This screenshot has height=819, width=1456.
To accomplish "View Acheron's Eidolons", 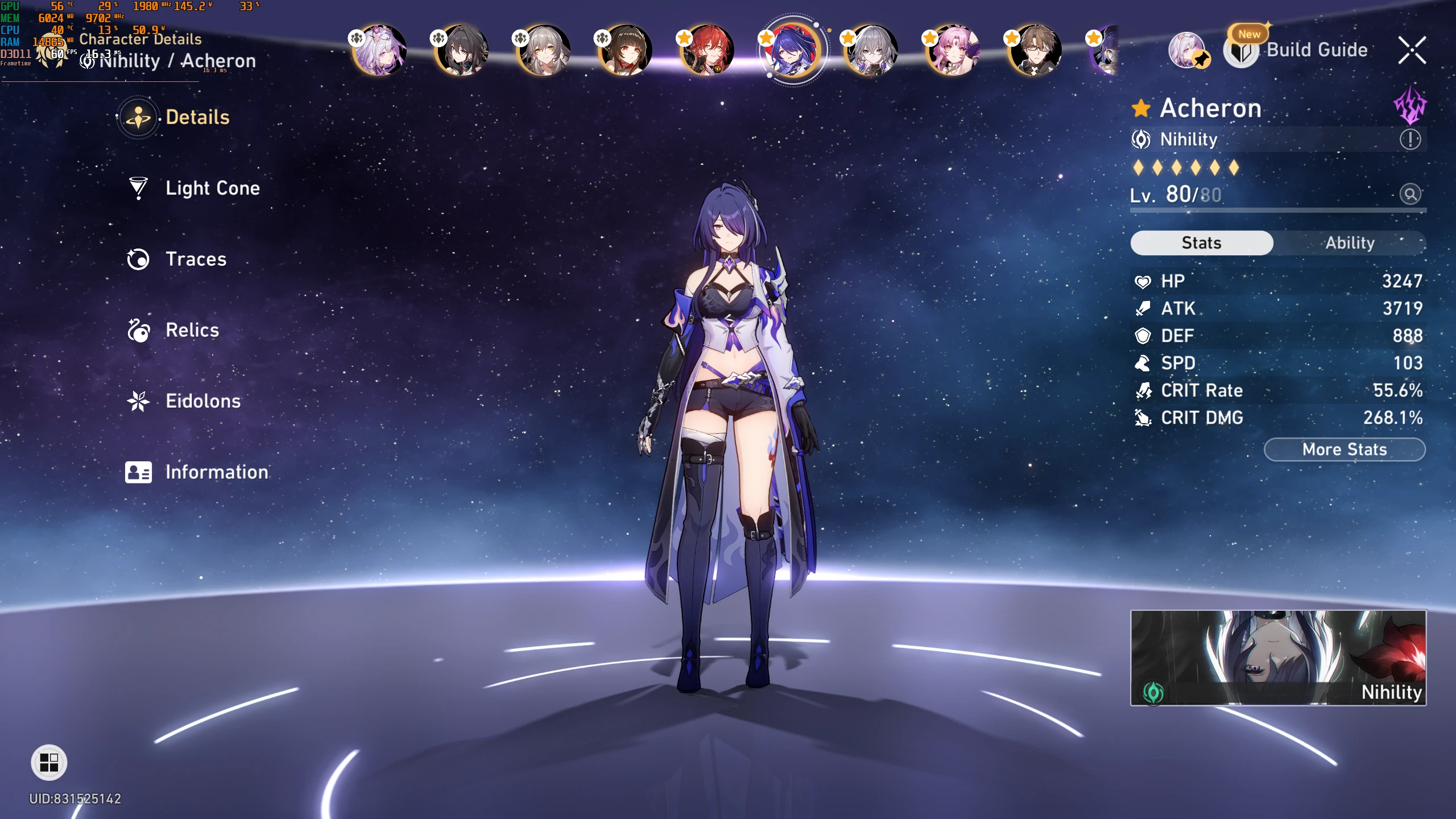I will tap(202, 401).
